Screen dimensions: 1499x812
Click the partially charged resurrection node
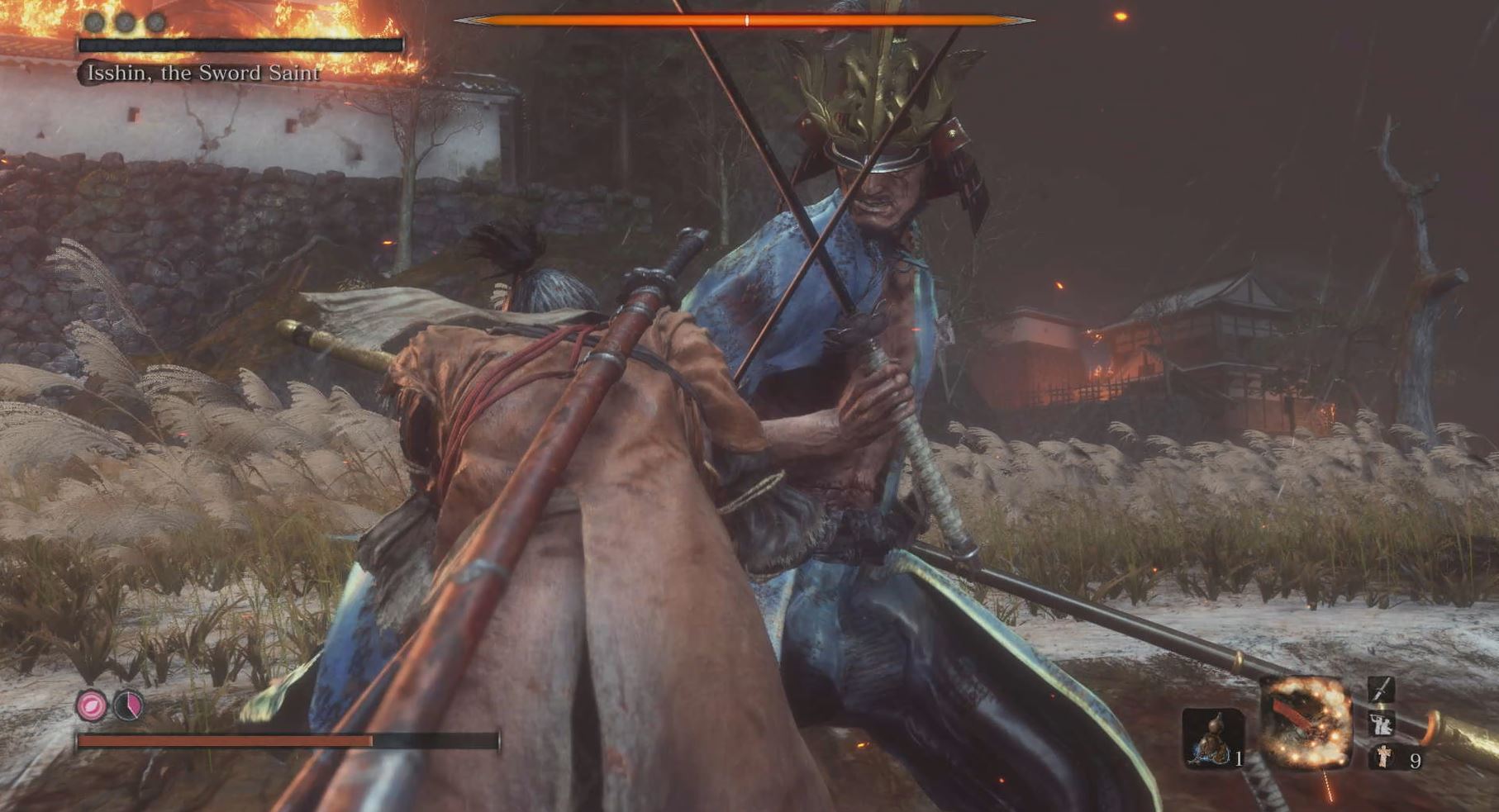128,706
